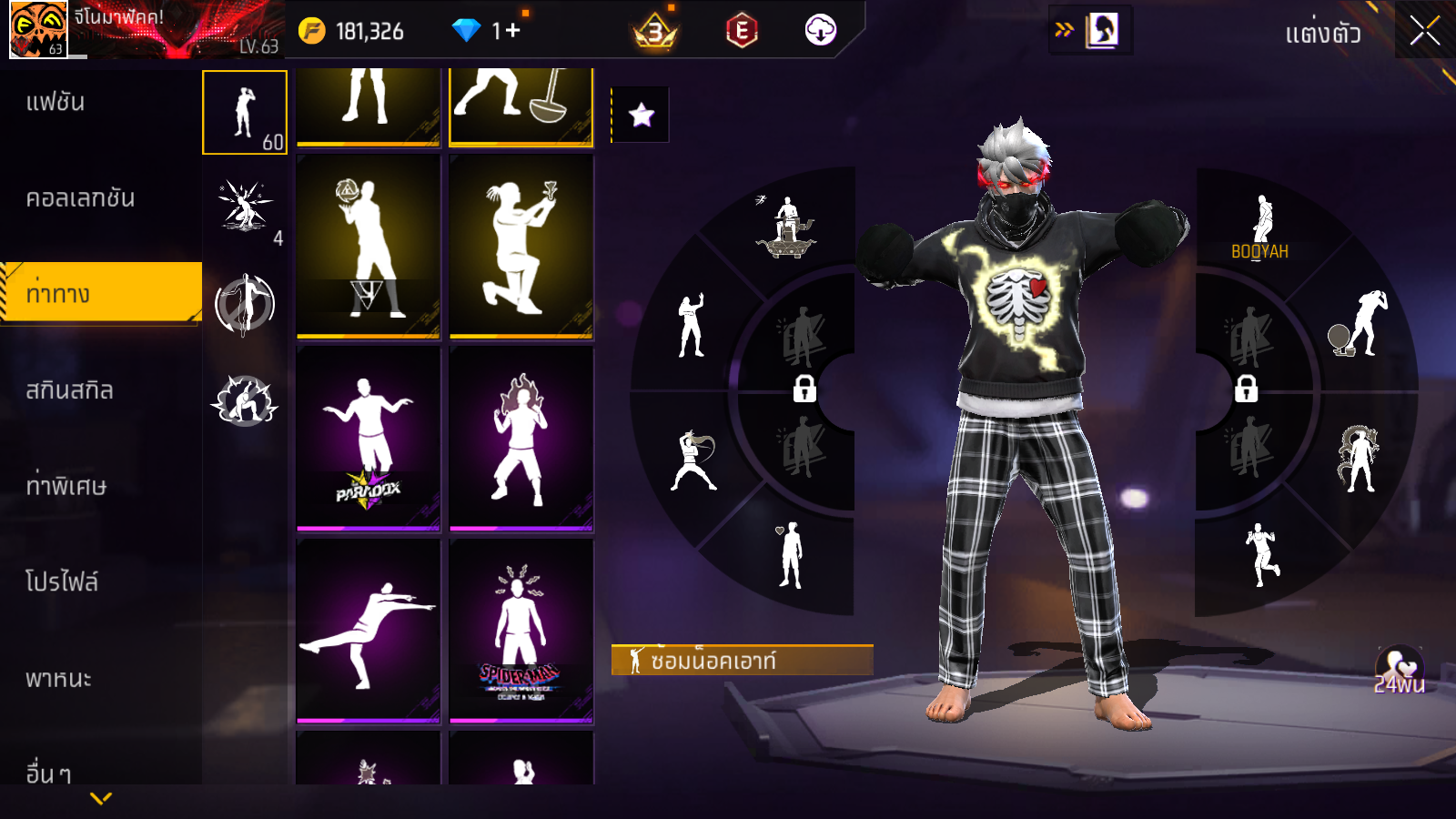Pick the kneeling proposal emote tile
Image resolution: width=1456 pixels, height=819 pixels.
coord(521,246)
